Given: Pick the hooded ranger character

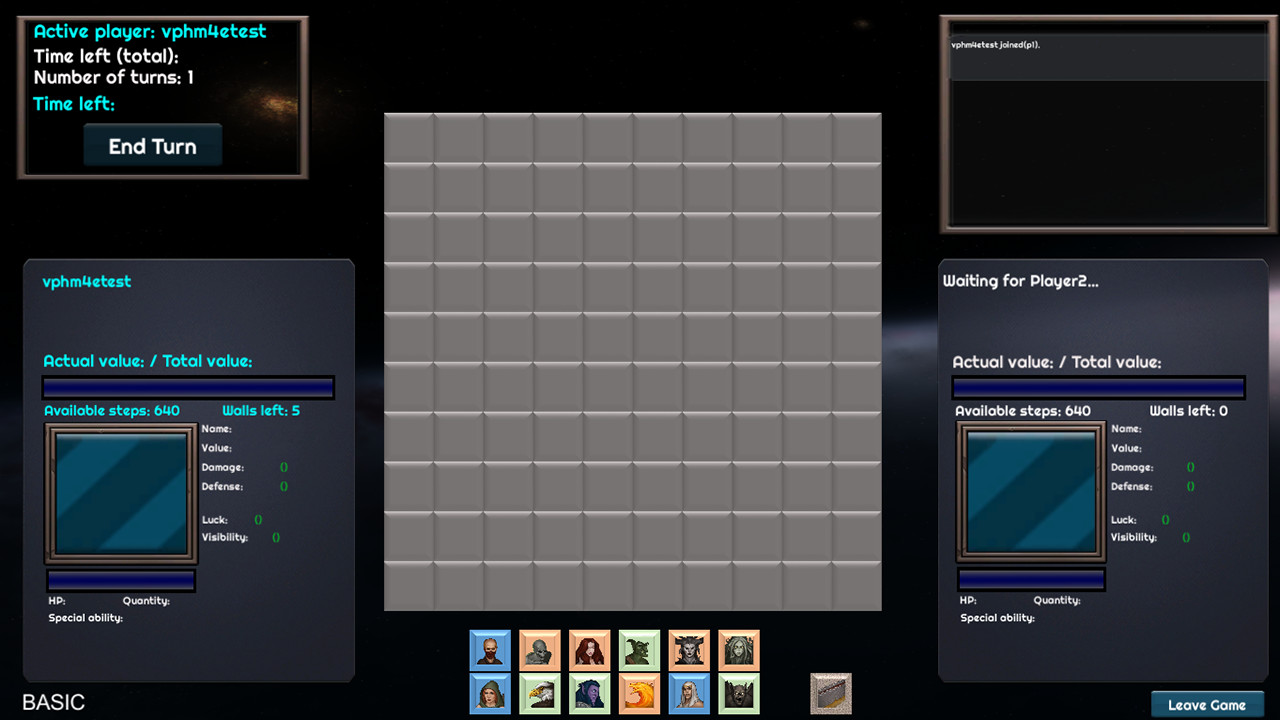Looking at the screenshot, I should point(489,694).
